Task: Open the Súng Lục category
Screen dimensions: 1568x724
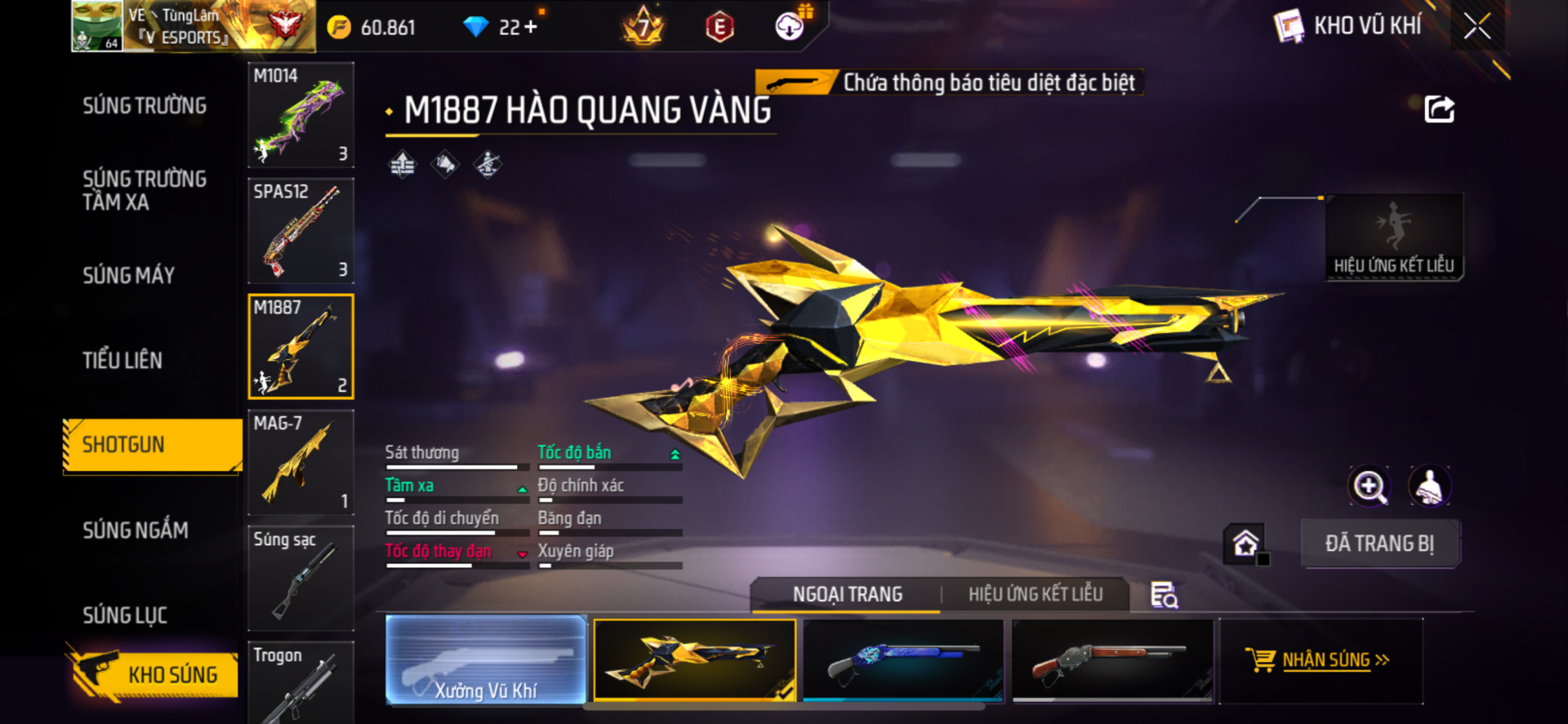Action: (125, 615)
